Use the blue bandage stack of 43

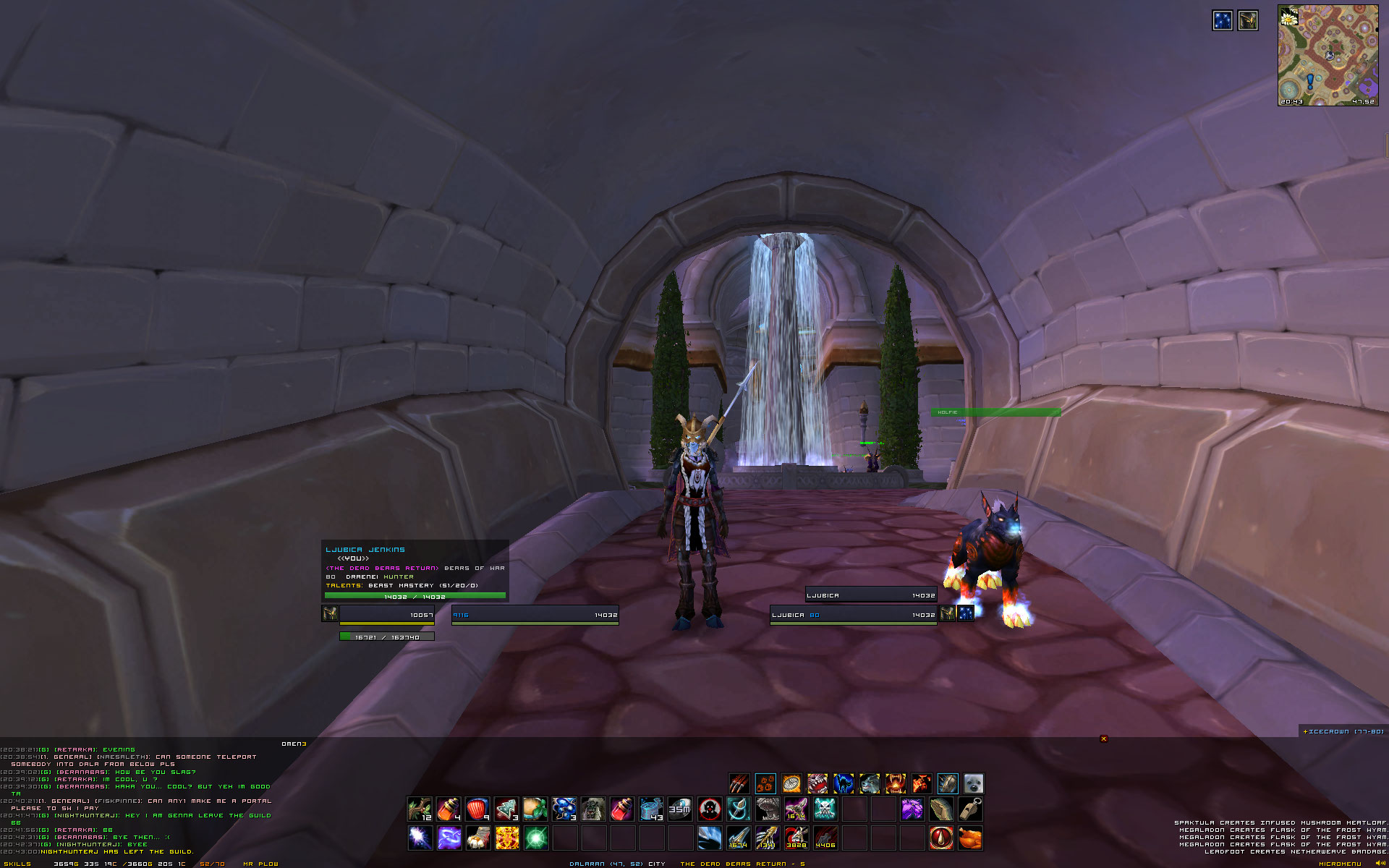pos(651,809)
